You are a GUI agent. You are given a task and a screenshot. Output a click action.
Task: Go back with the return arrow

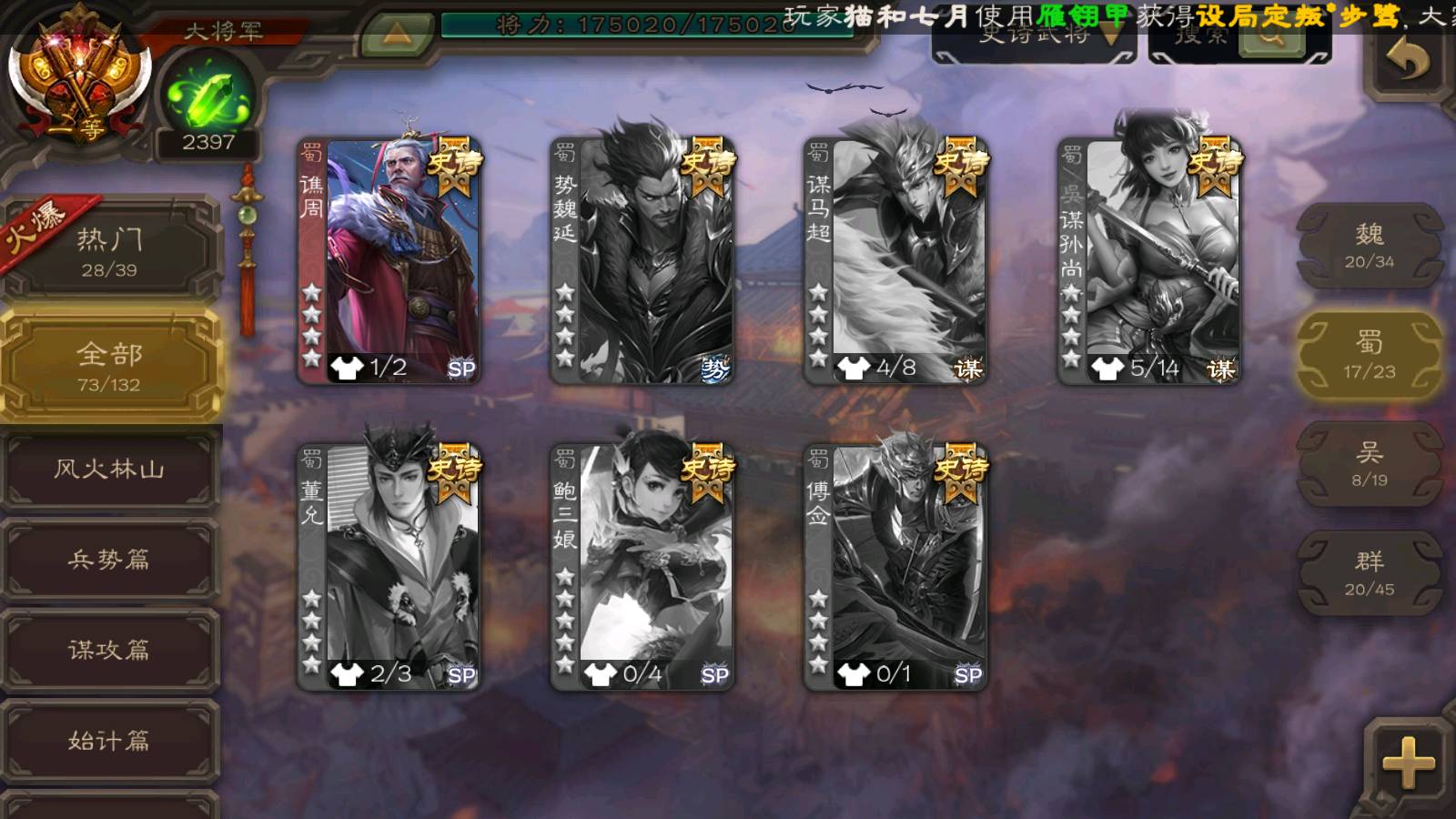click(x=1408, y=60)
